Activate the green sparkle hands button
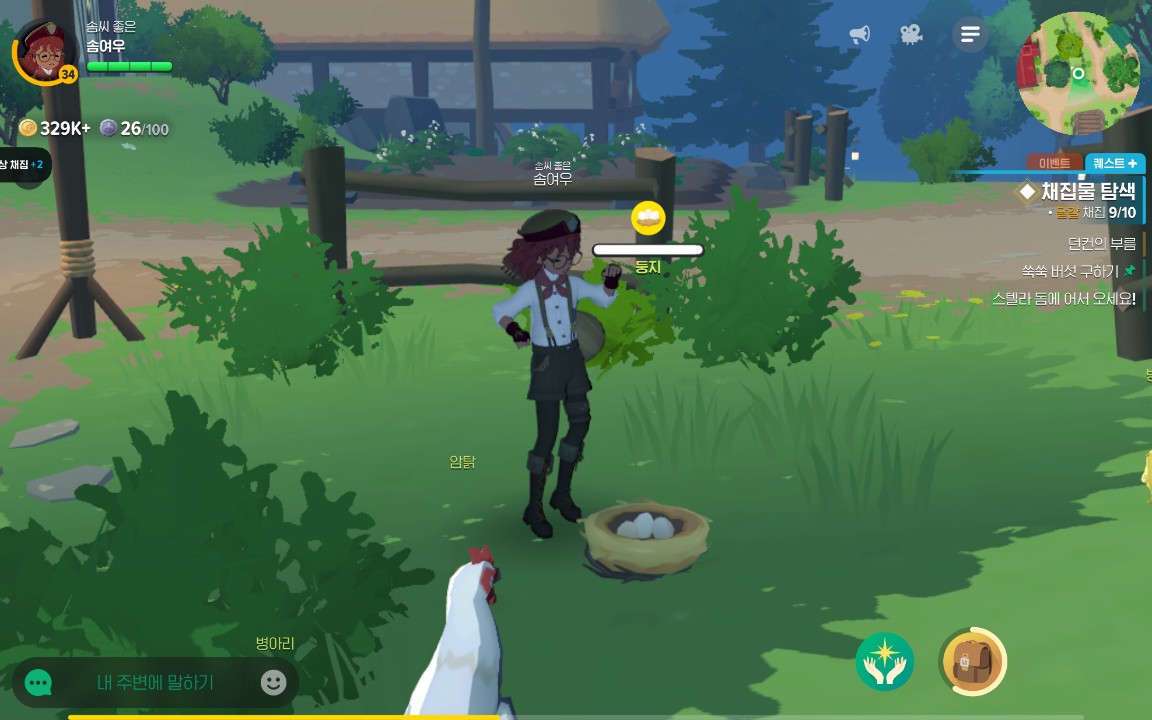The image size is (1152, 720). pos(885,662)
